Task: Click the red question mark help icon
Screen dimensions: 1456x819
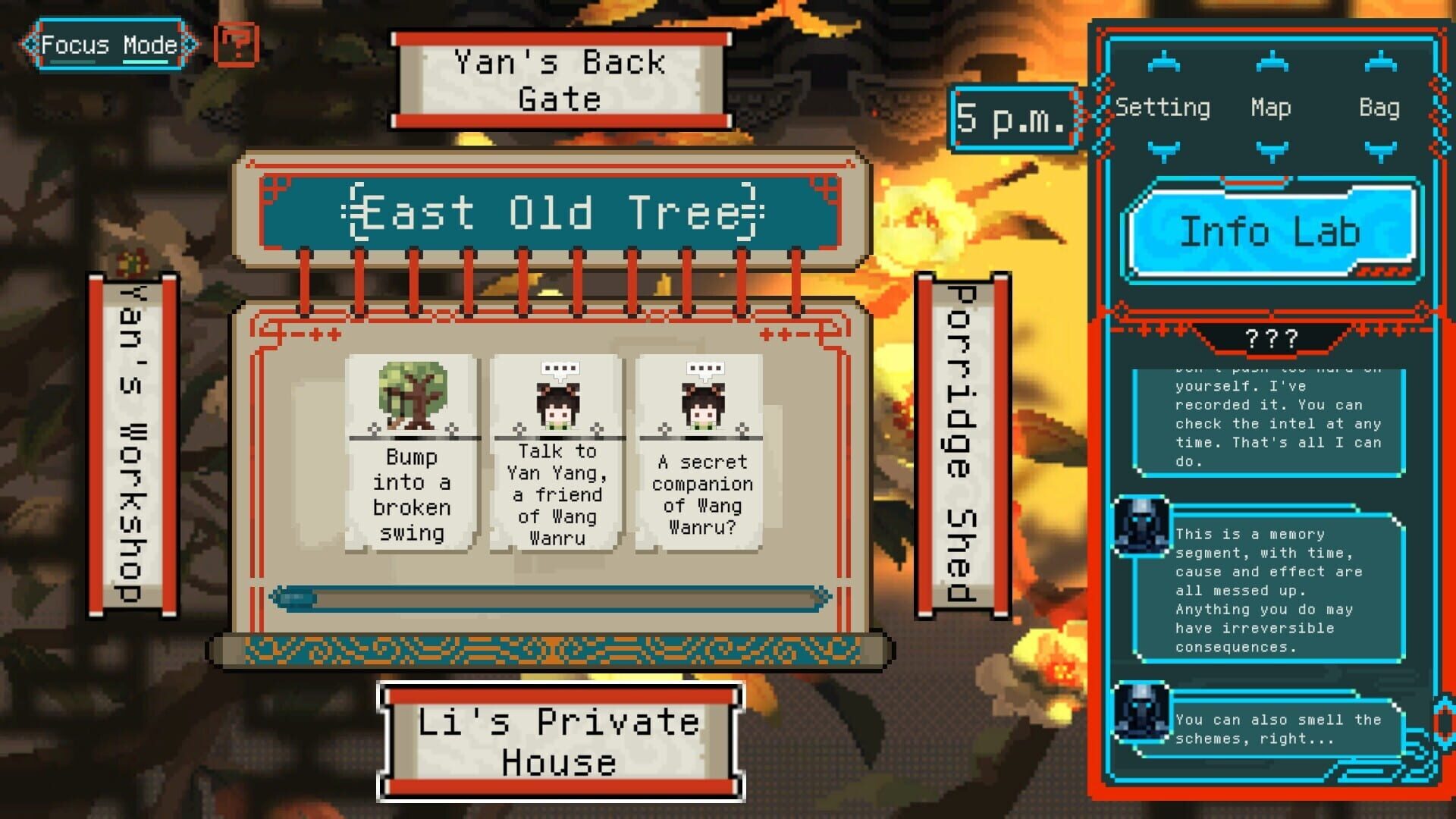Action: point(234,45)
